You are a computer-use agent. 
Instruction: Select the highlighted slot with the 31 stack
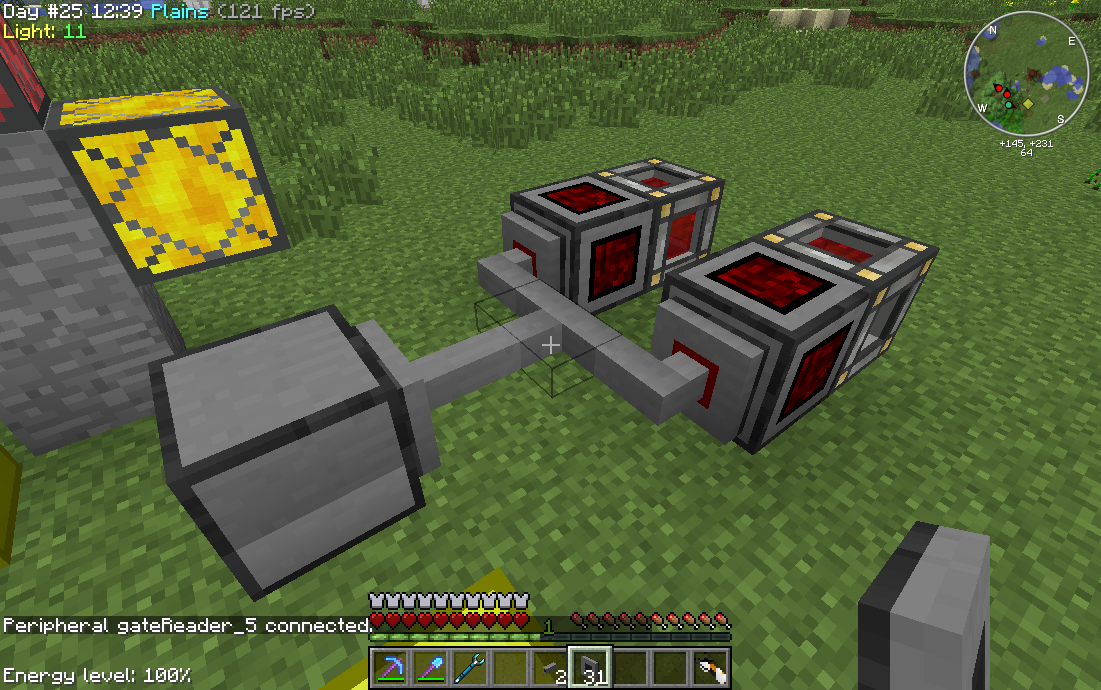click(x=591, y=668)
